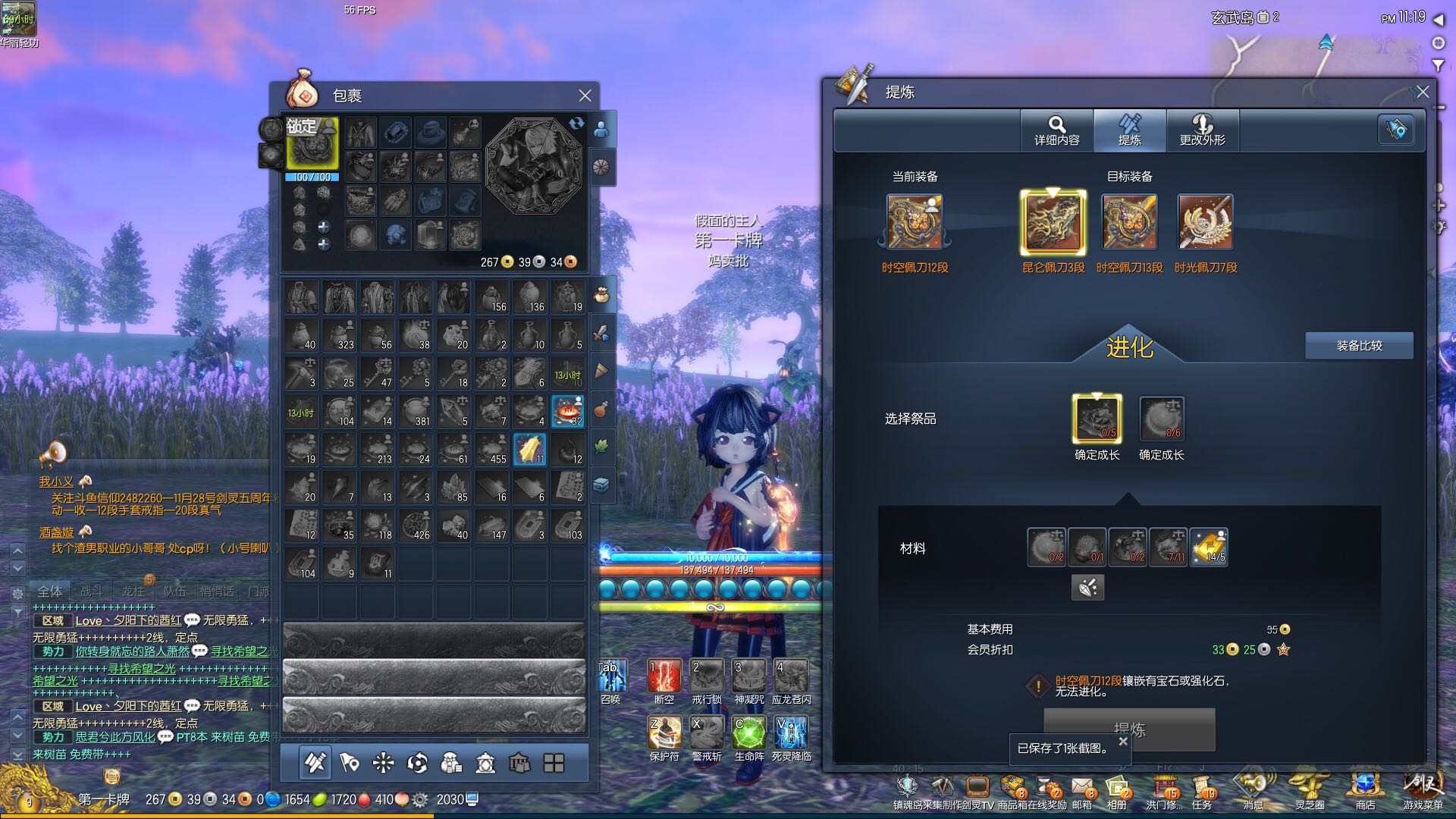
Task: Open the 游戏菜单 game menu
Action: (1422, 787)
